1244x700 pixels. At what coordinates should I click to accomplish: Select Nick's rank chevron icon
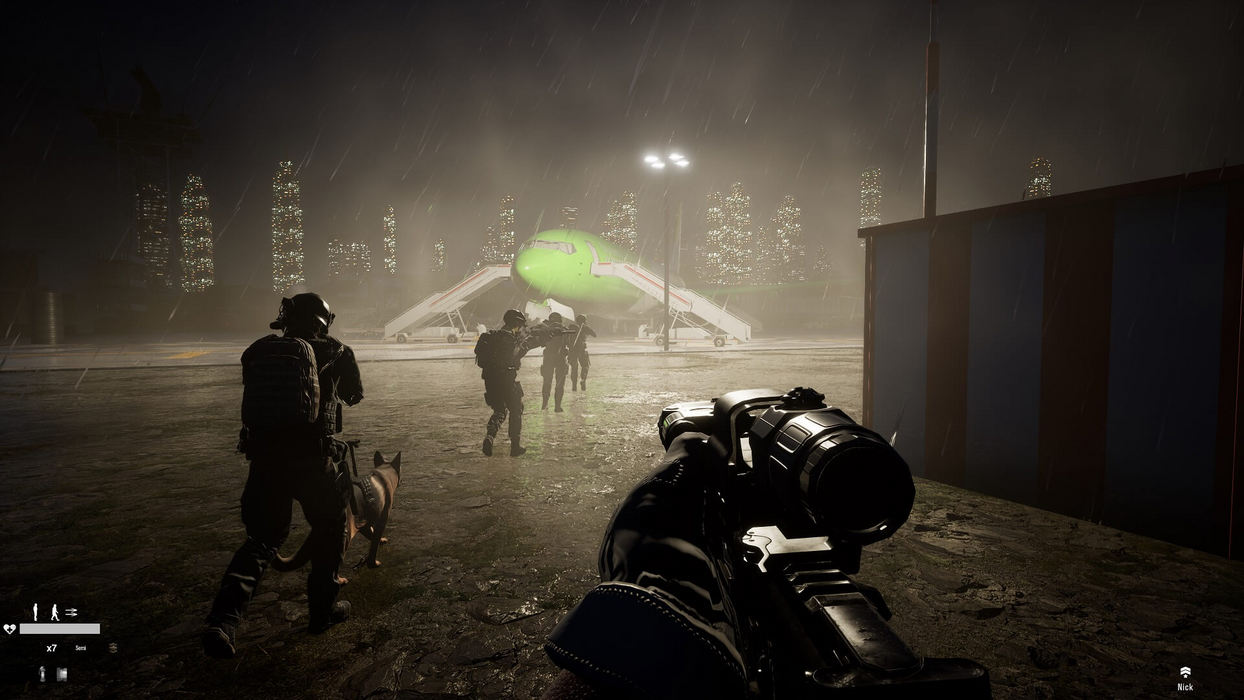(x=1185, y=673)
